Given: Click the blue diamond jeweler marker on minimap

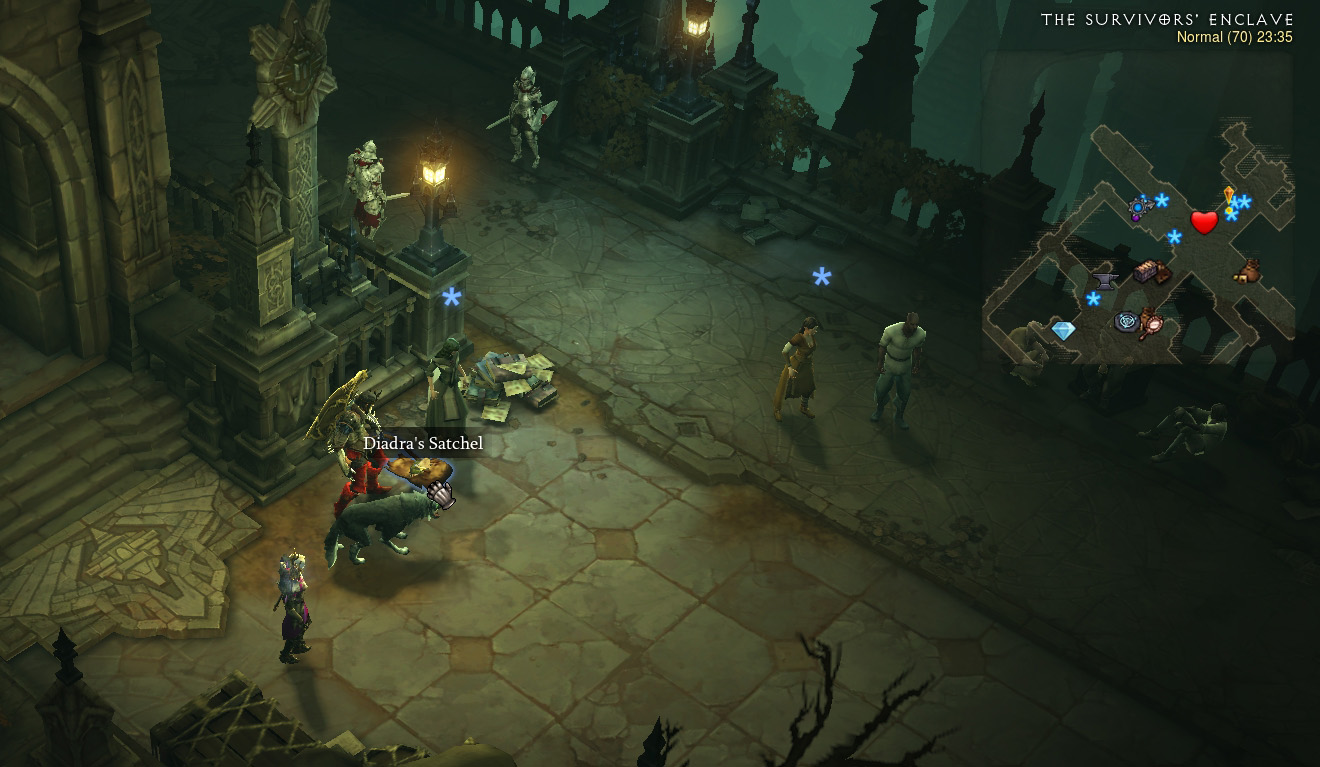Looking at the screenshot, I should [1063, 330].
